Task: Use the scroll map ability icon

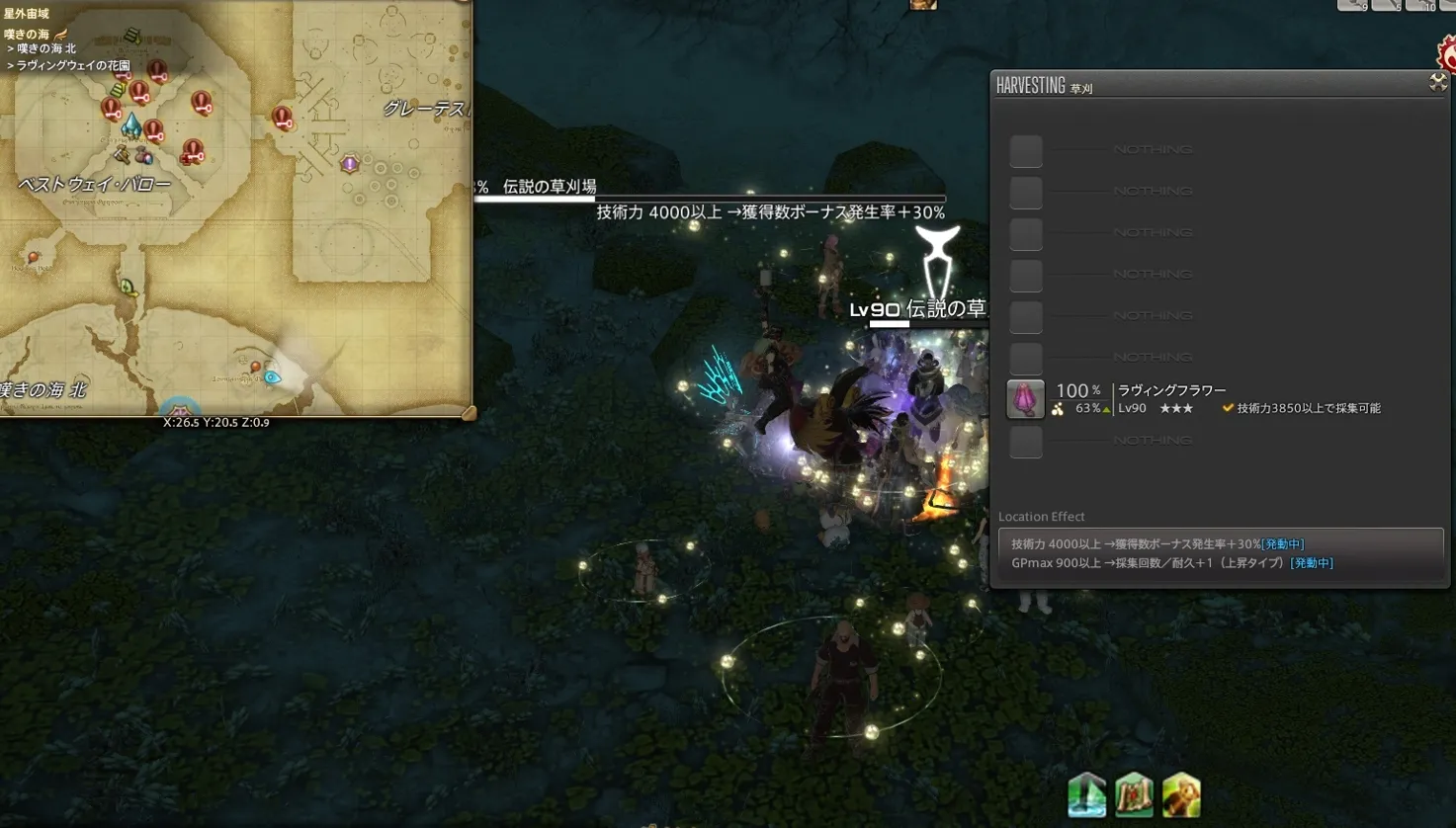Action: click(1134, 795)
